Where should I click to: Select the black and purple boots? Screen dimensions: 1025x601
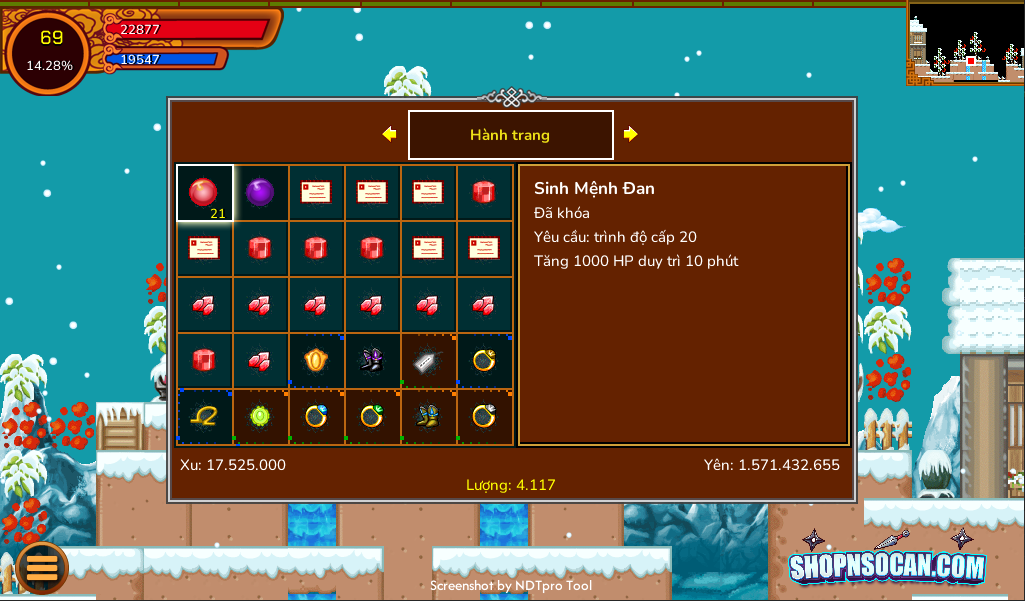372,360
